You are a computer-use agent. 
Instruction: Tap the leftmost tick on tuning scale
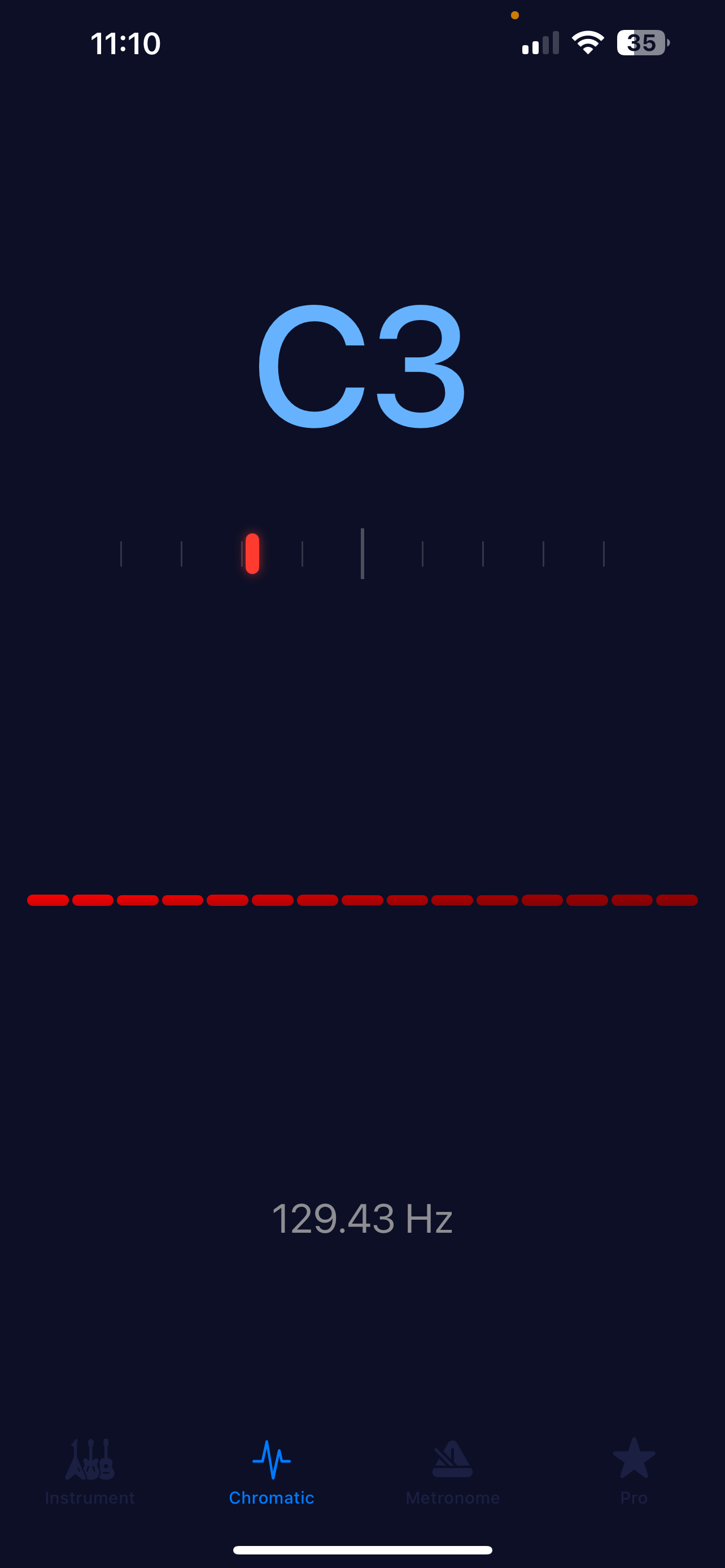(122, 553)
